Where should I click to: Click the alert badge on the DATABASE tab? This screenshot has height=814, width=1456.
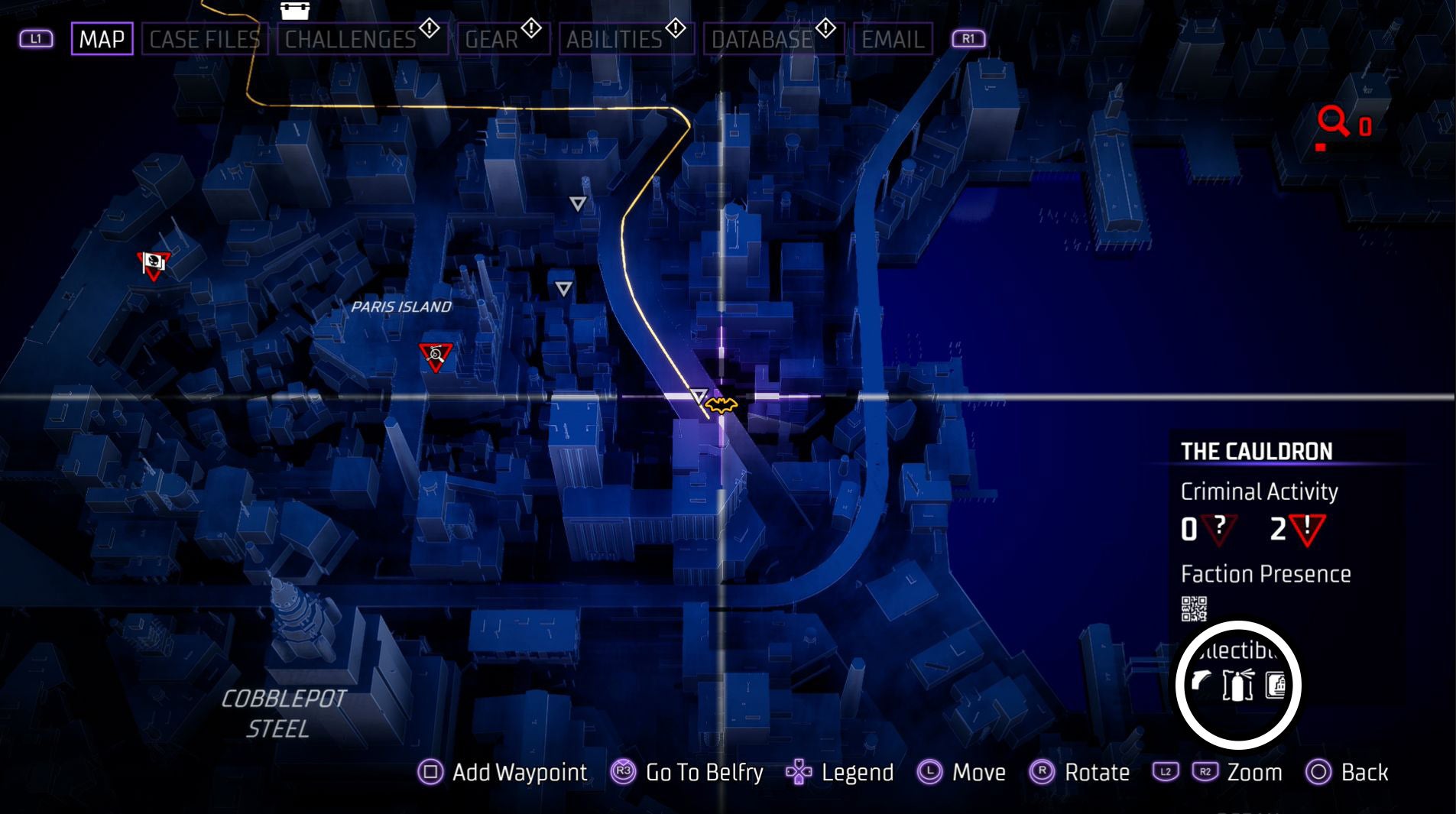pos(824,28)
